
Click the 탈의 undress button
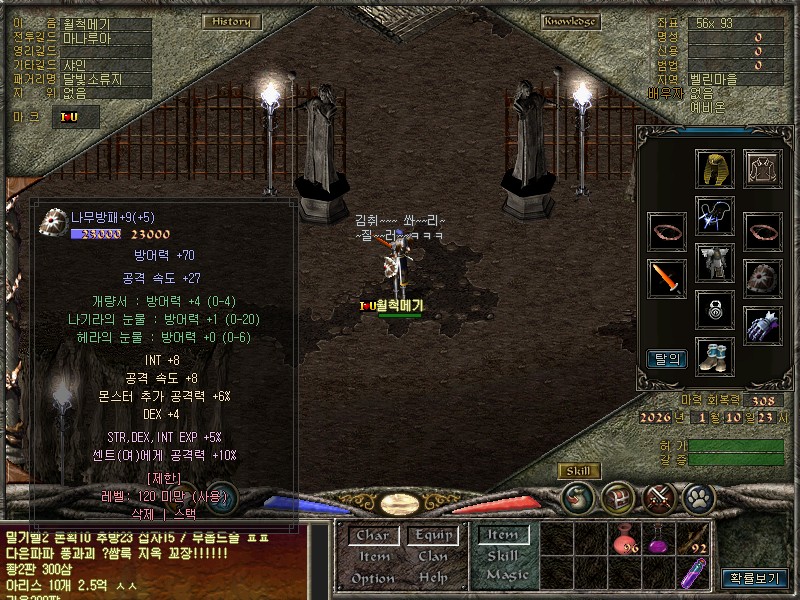coord(667,358)
